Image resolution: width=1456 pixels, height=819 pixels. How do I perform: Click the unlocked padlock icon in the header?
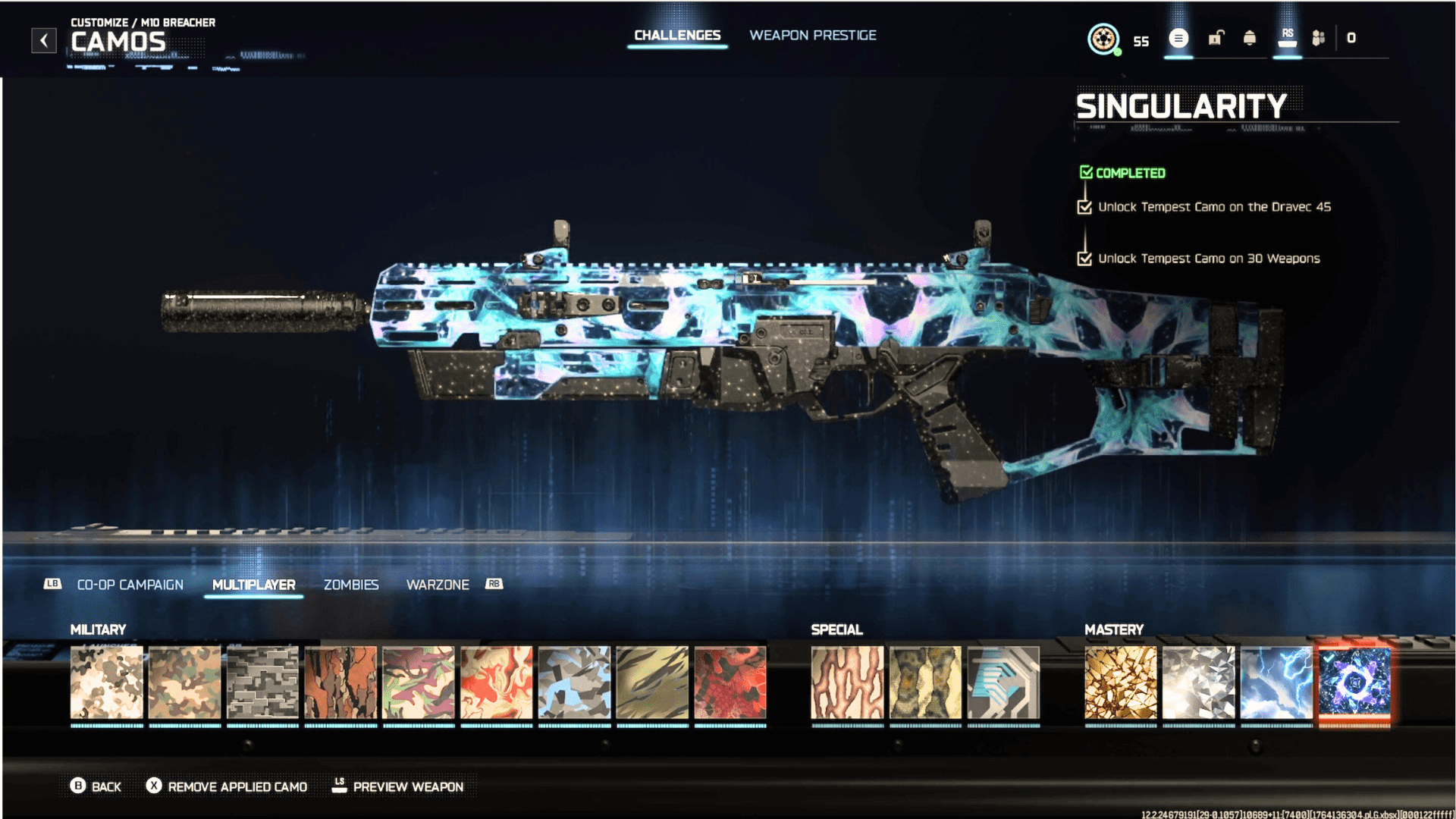point(1214,38)
